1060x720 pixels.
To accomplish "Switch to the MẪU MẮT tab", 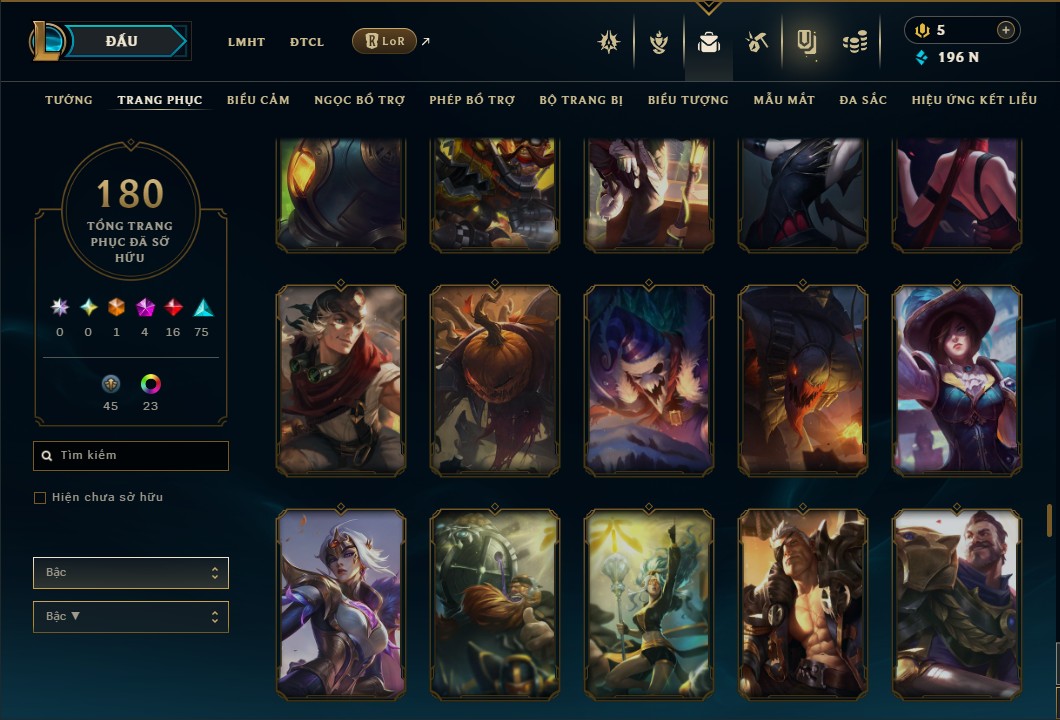I will [x=784, y=100].
